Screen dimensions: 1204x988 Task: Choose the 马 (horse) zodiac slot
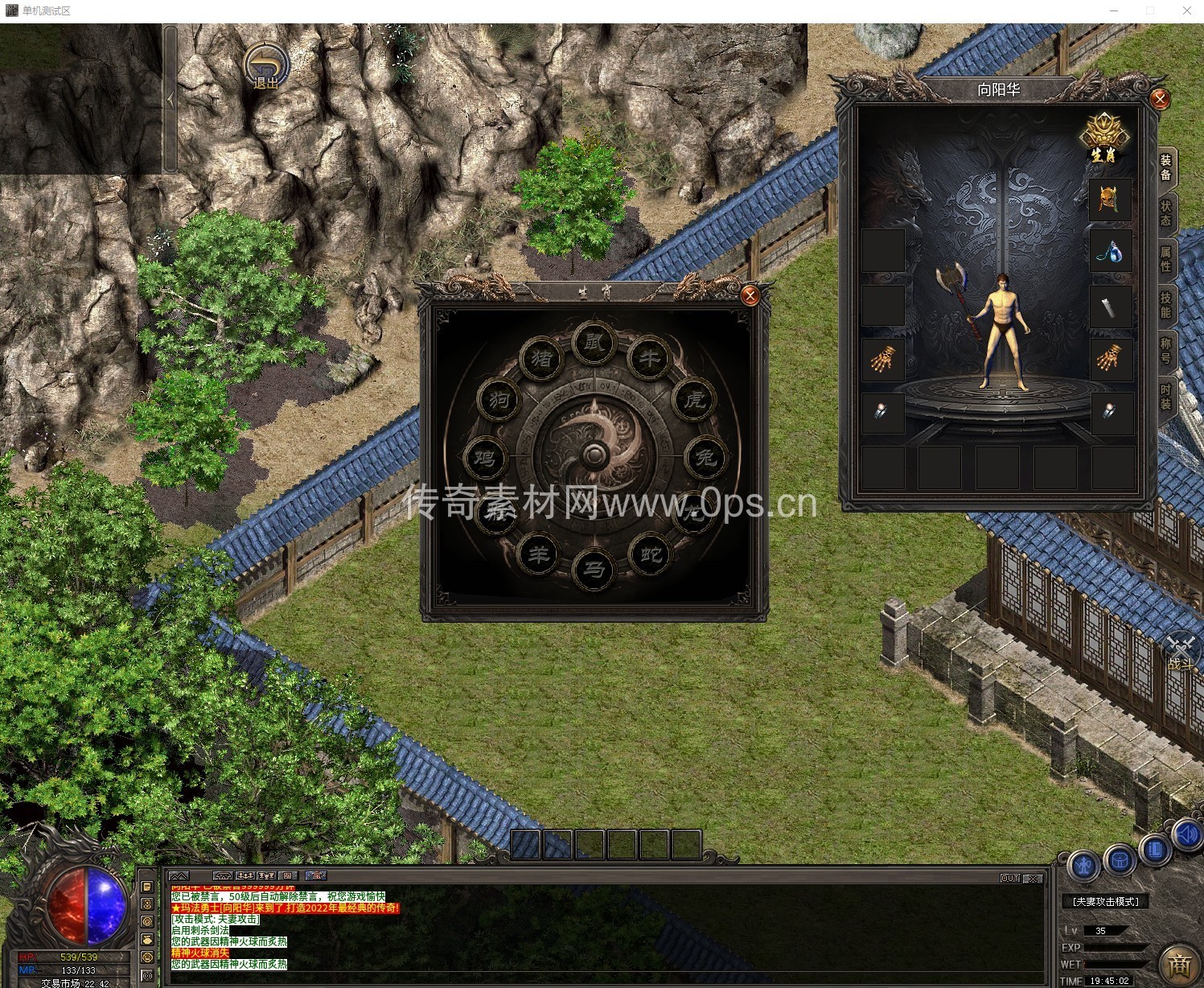[594, 570]
